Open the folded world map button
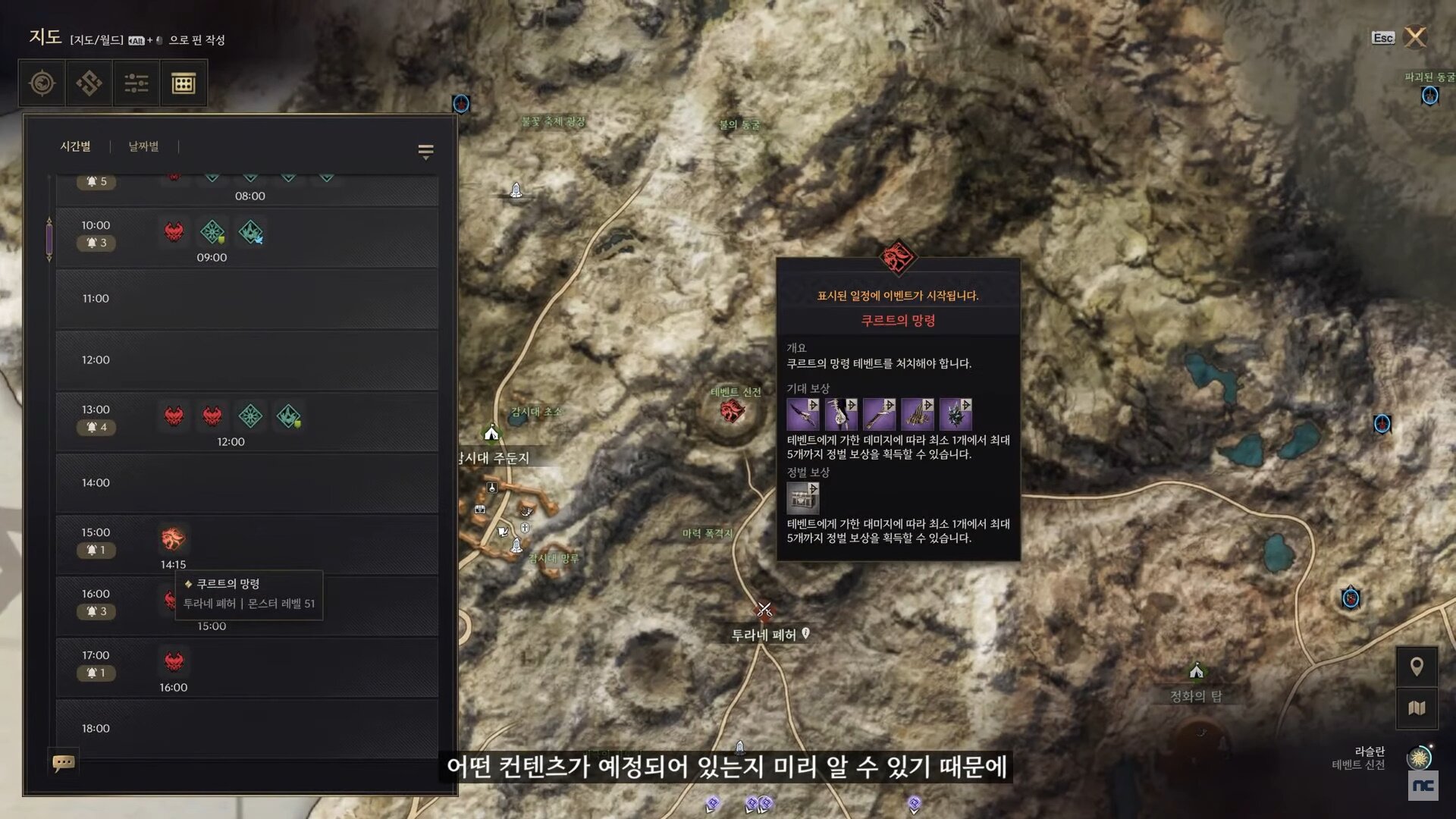Image resolution: width=1456 pixels, height=819 pixels. coord(1416,708)
